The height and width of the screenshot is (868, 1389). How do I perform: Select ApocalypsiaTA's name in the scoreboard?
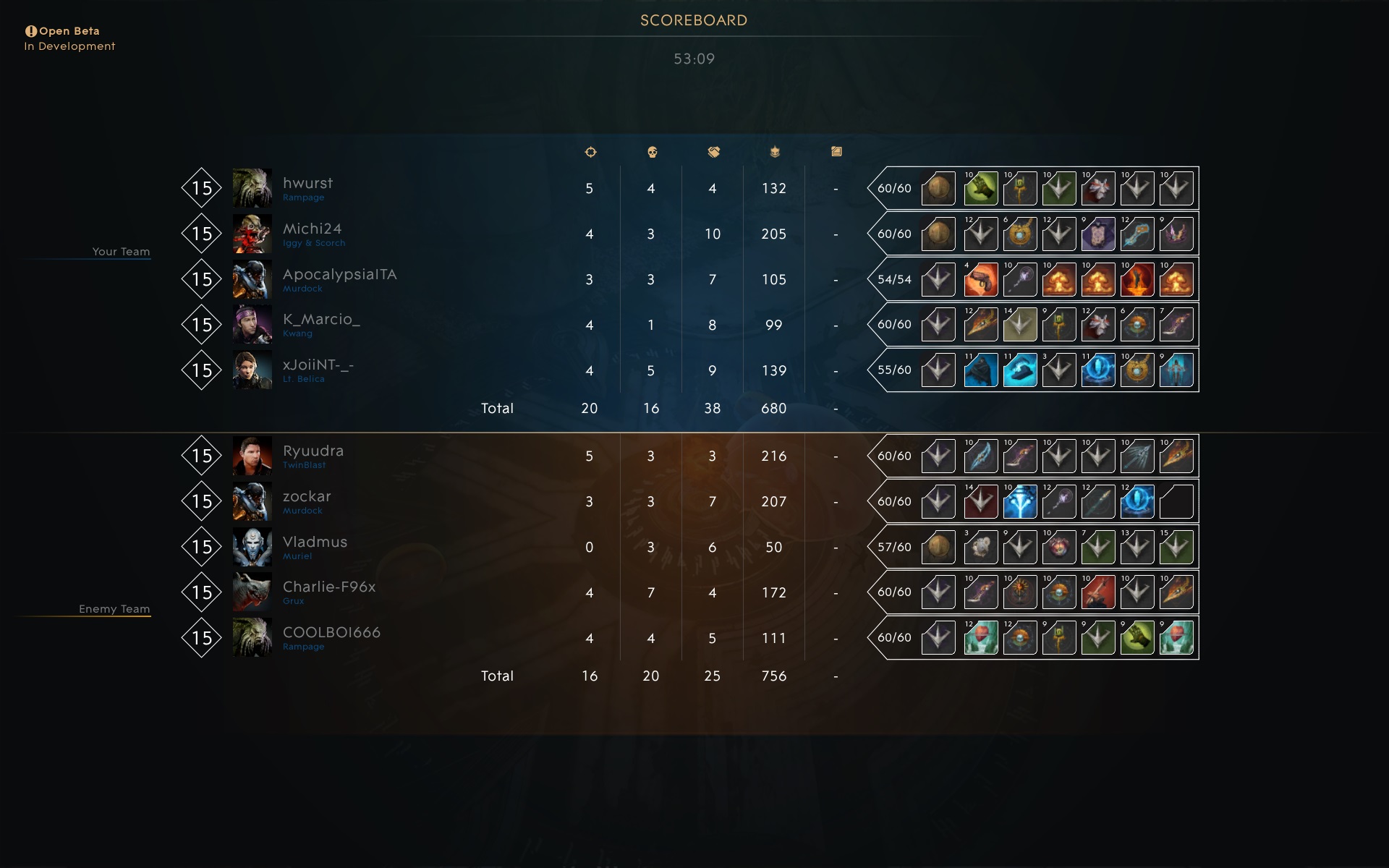339,275
